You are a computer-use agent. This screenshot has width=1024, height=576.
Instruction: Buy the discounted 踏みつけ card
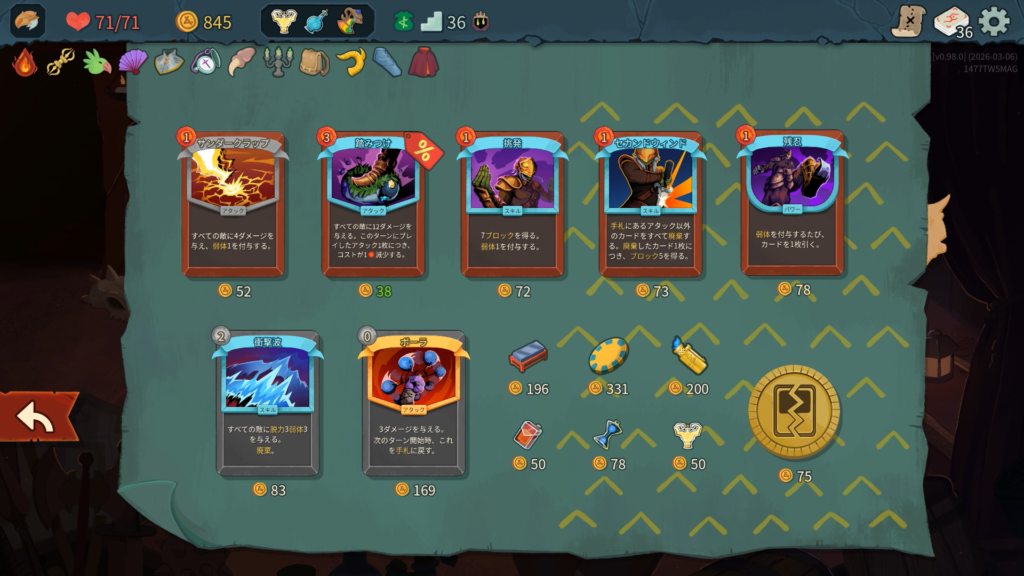373,205
